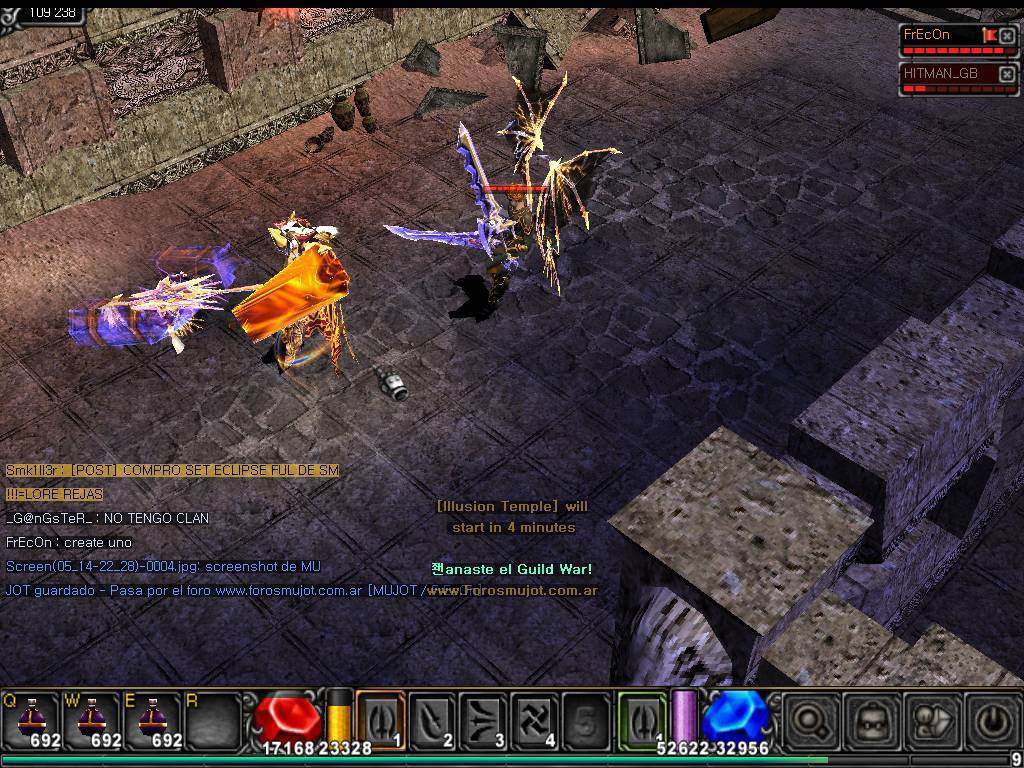1024x768 pixels.
Task: Open the character helmet icon button
Action: [x=869, y=720]
